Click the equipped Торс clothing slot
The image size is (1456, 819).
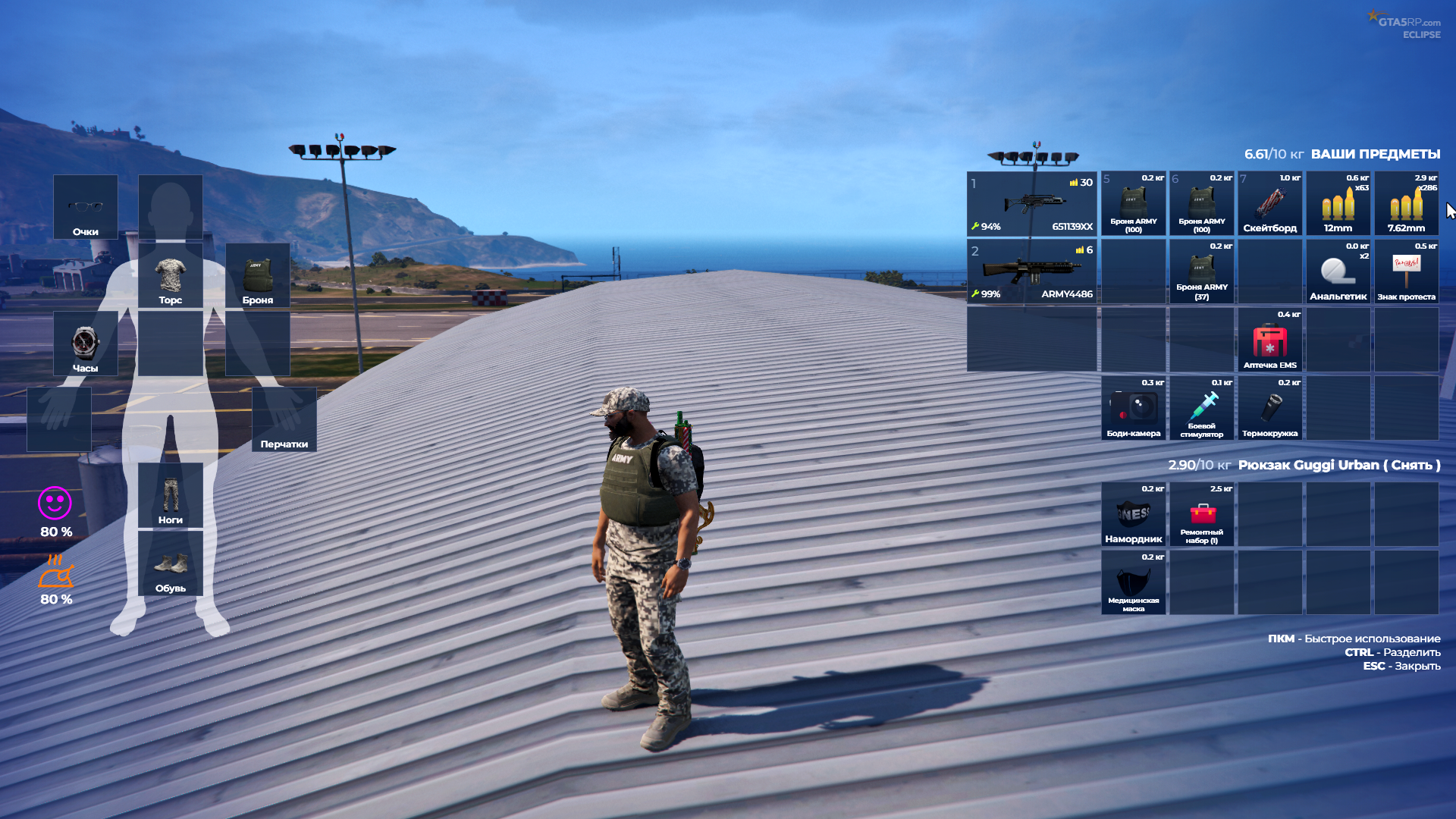tap(171, 276)
